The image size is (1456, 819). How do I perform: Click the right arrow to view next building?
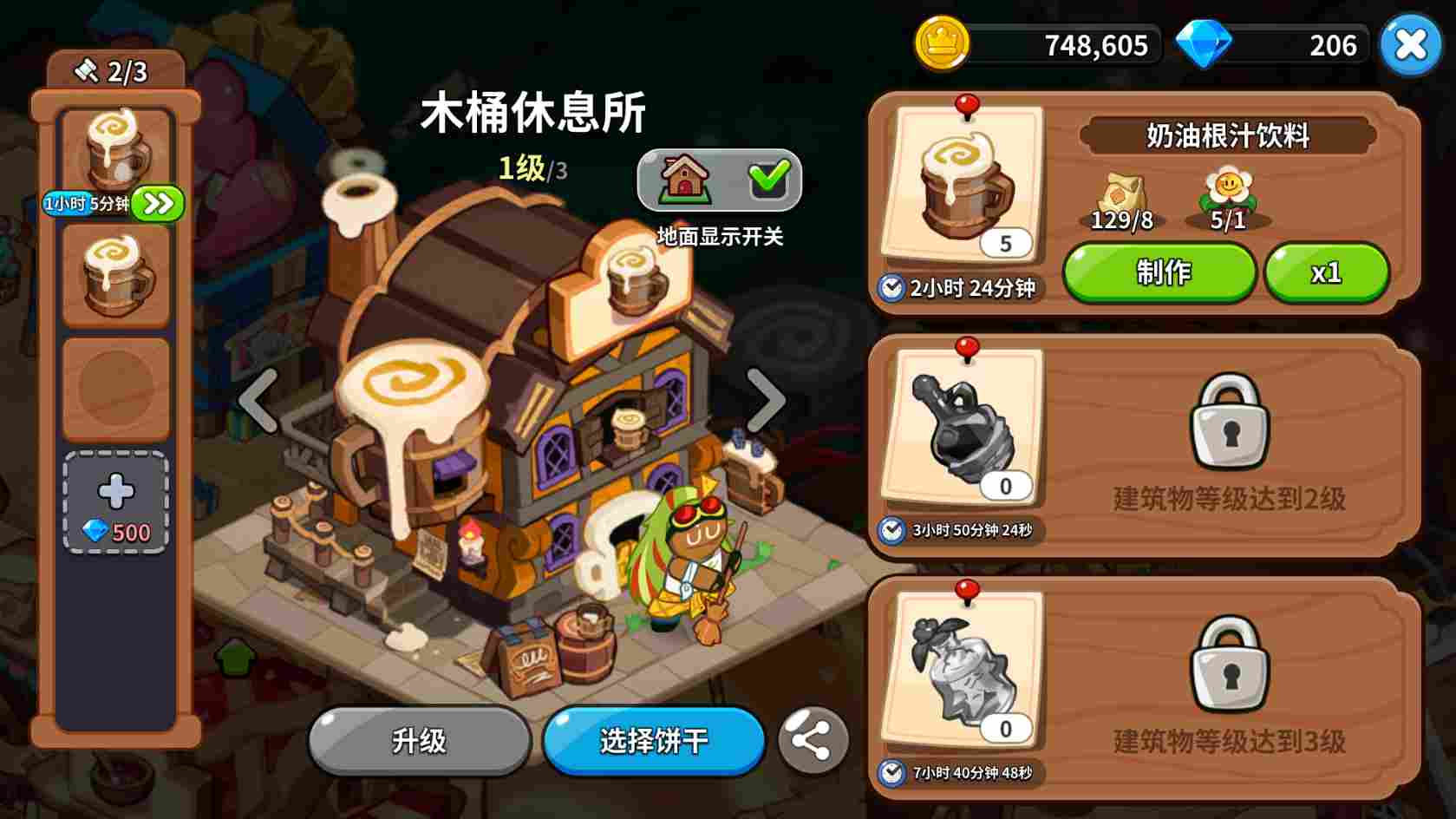pos(767,399)
